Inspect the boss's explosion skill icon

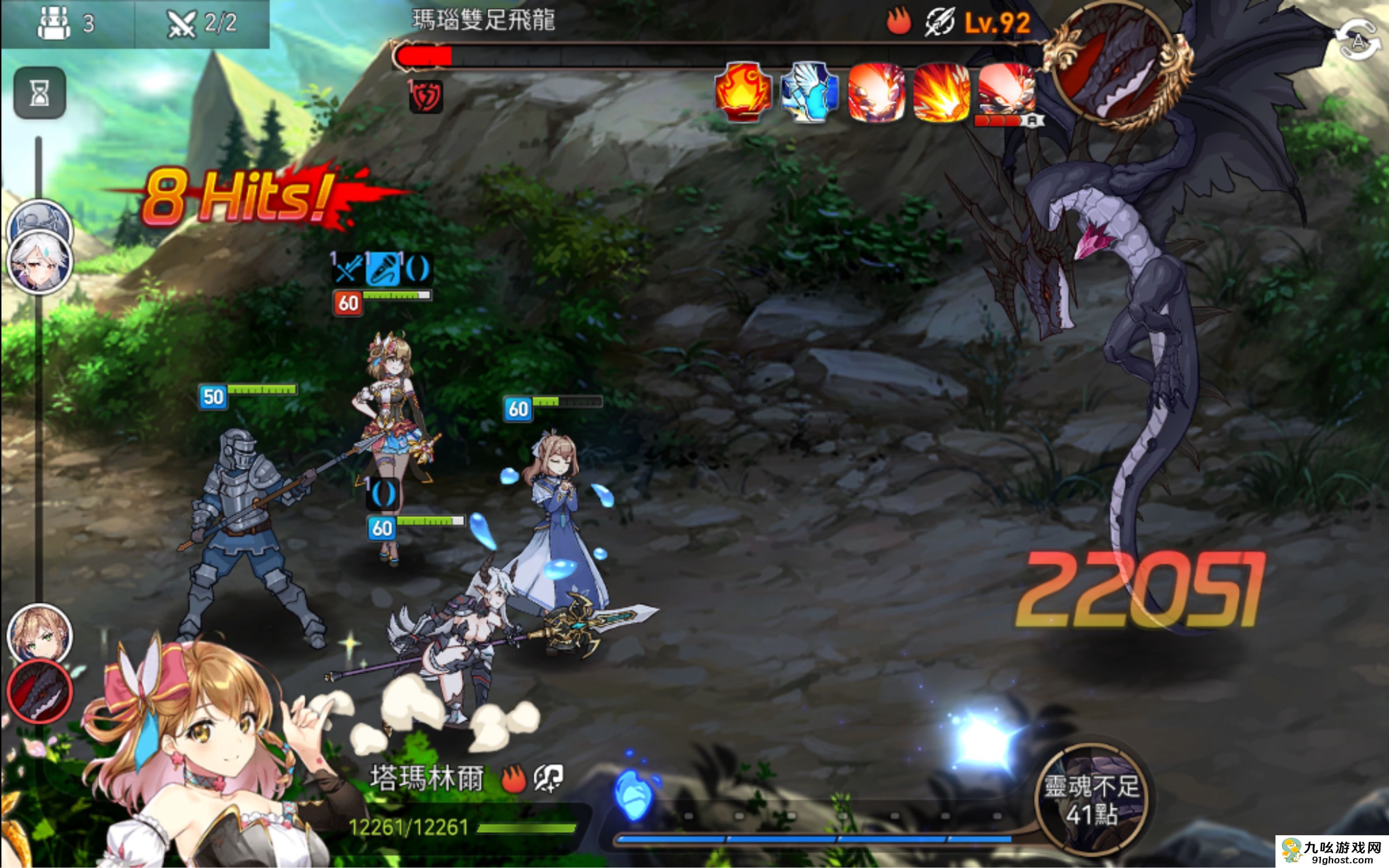(x=941, y=93)
